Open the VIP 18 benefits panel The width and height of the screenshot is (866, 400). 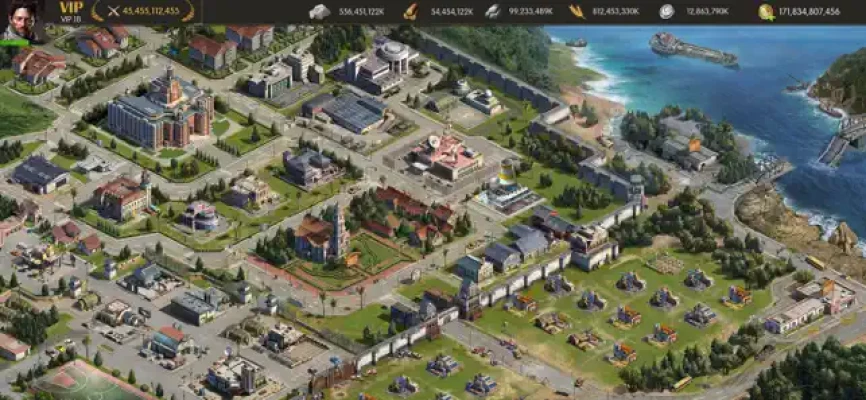pos(71,11)
